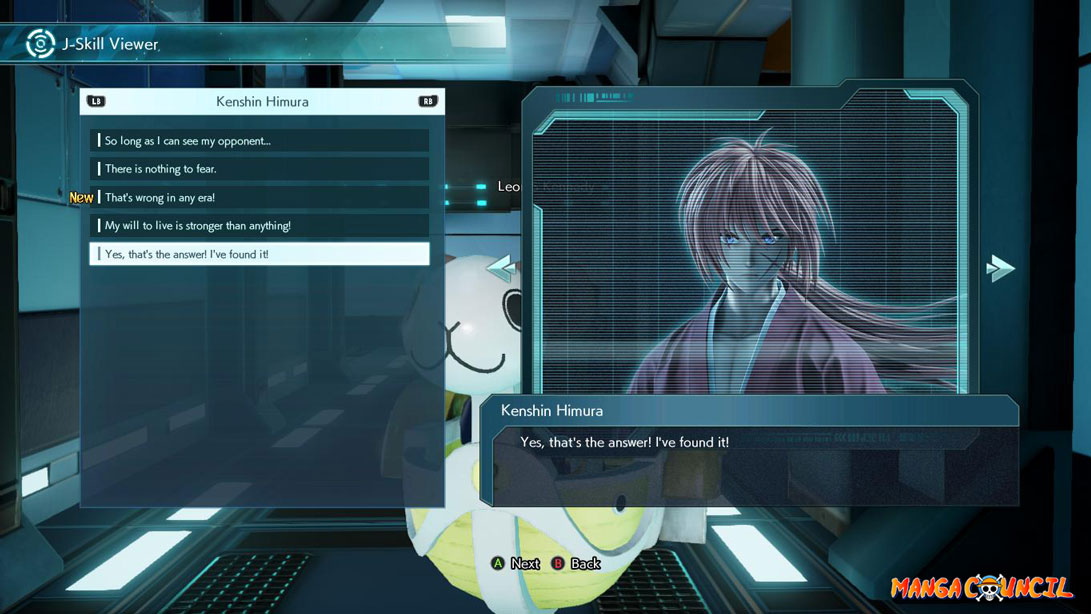Select "My will to live is stronger than anything!"
The width and height of the screenshot is (1091, 614).
259,226
